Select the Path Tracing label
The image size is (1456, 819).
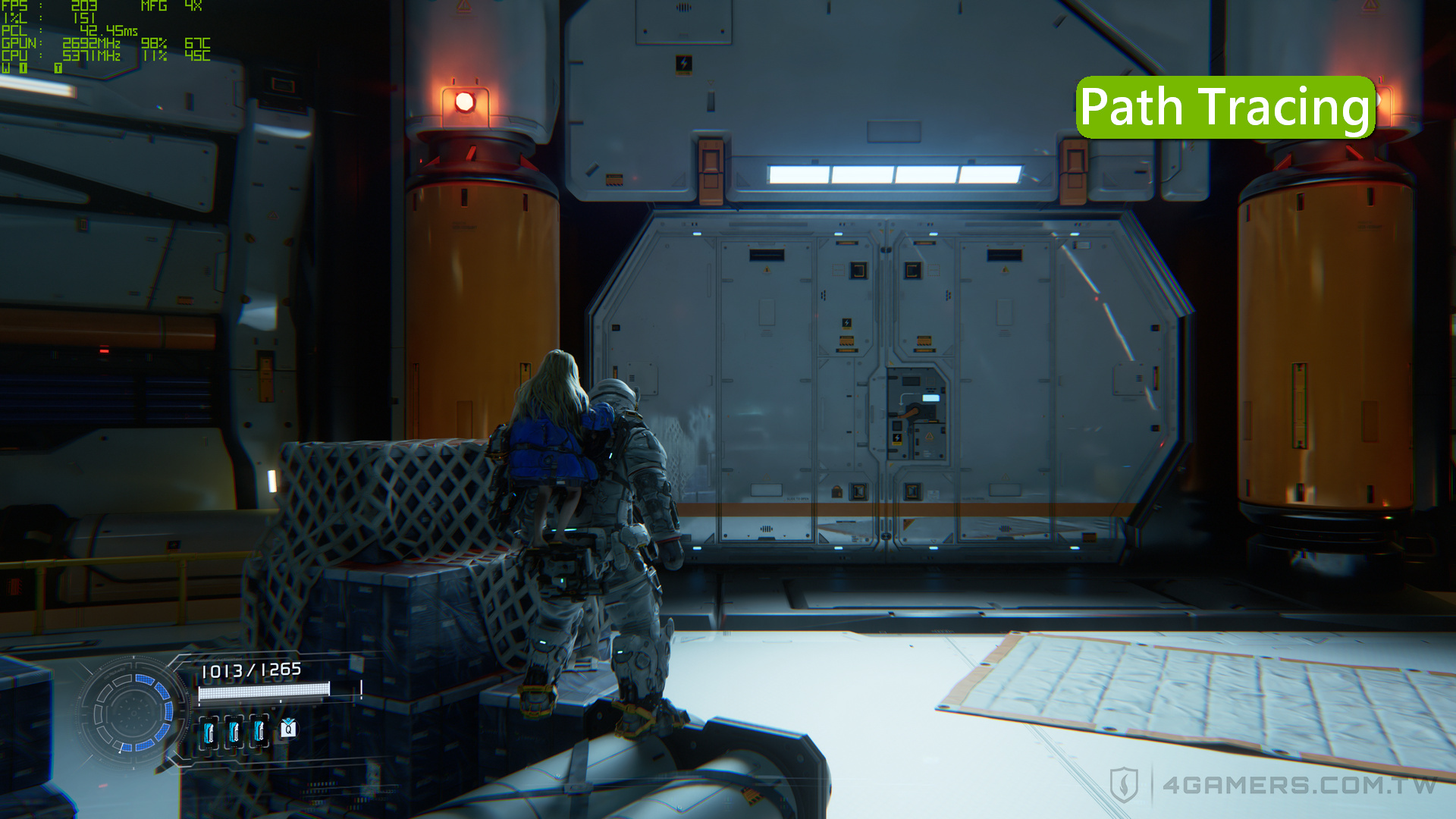point(1225,106)
